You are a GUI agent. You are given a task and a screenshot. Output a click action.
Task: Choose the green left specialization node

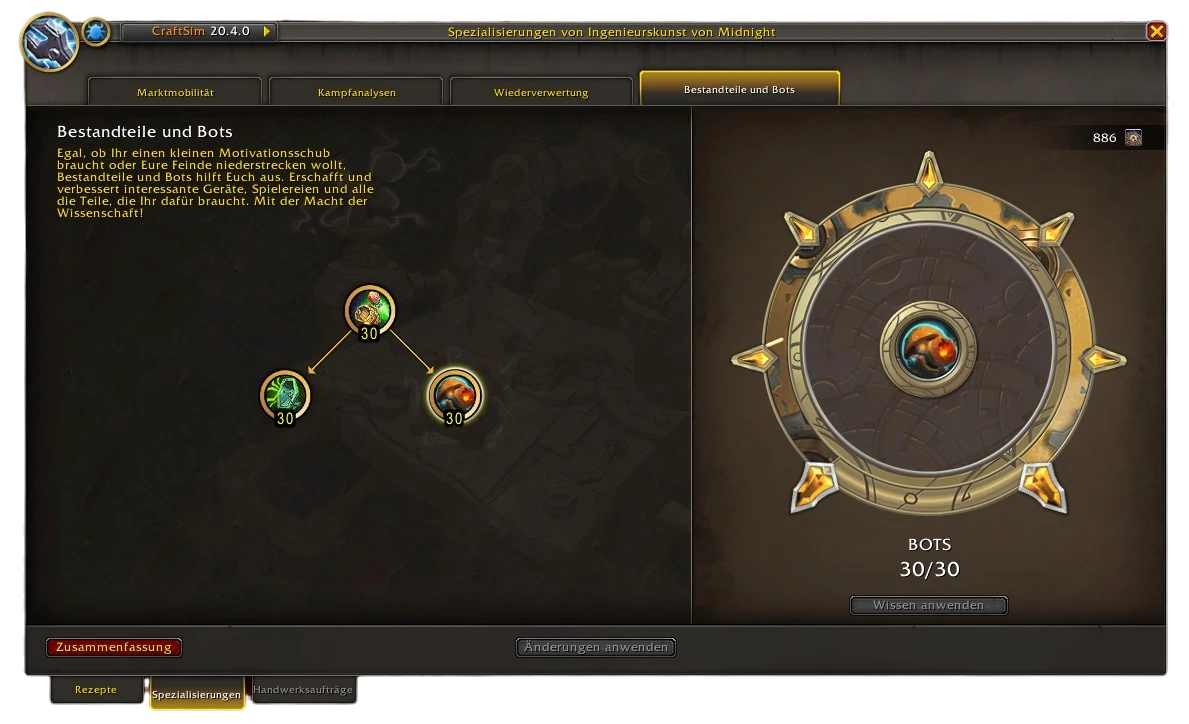285,394
